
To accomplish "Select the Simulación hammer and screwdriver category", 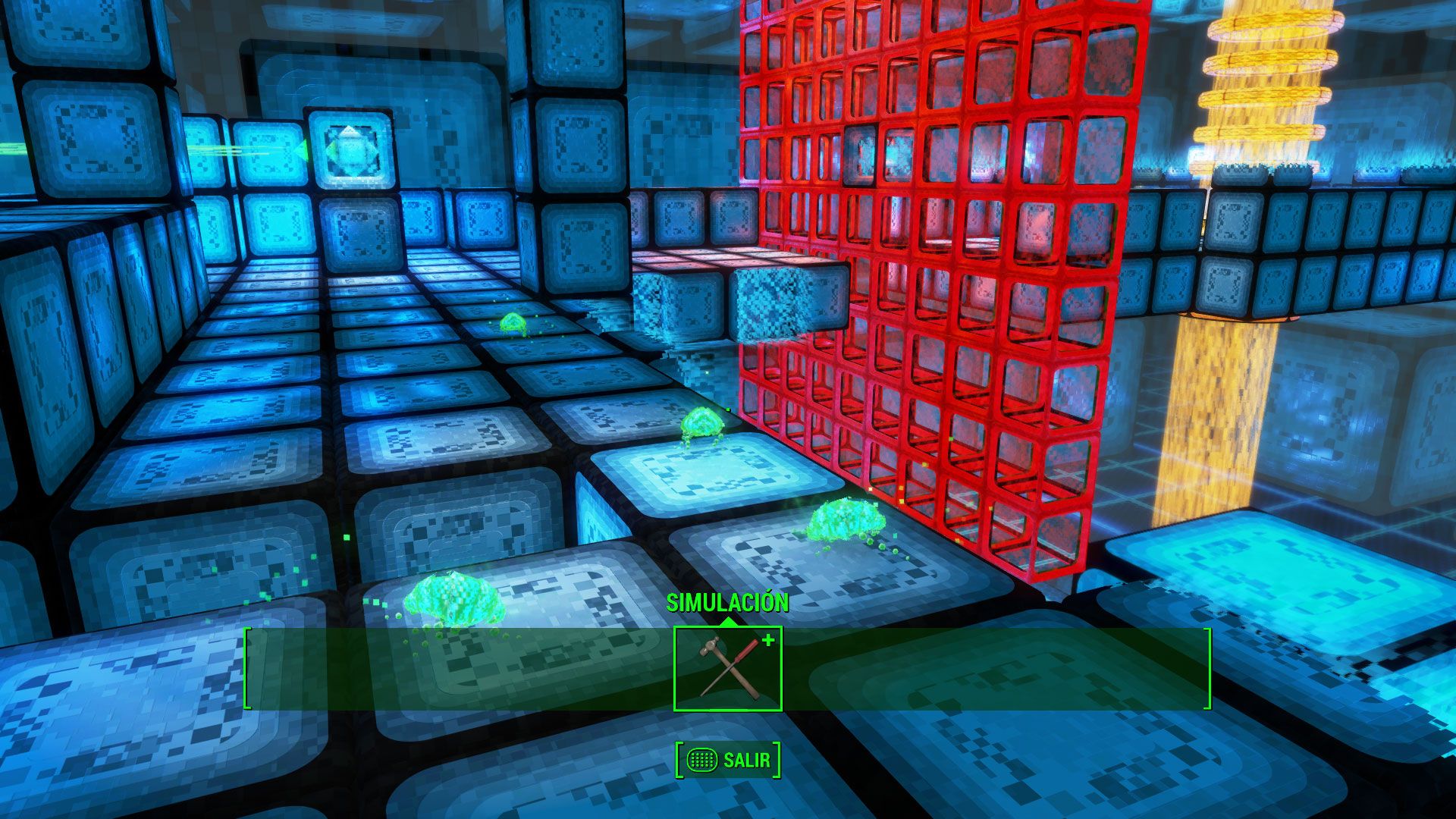I will tap(728, 669).
